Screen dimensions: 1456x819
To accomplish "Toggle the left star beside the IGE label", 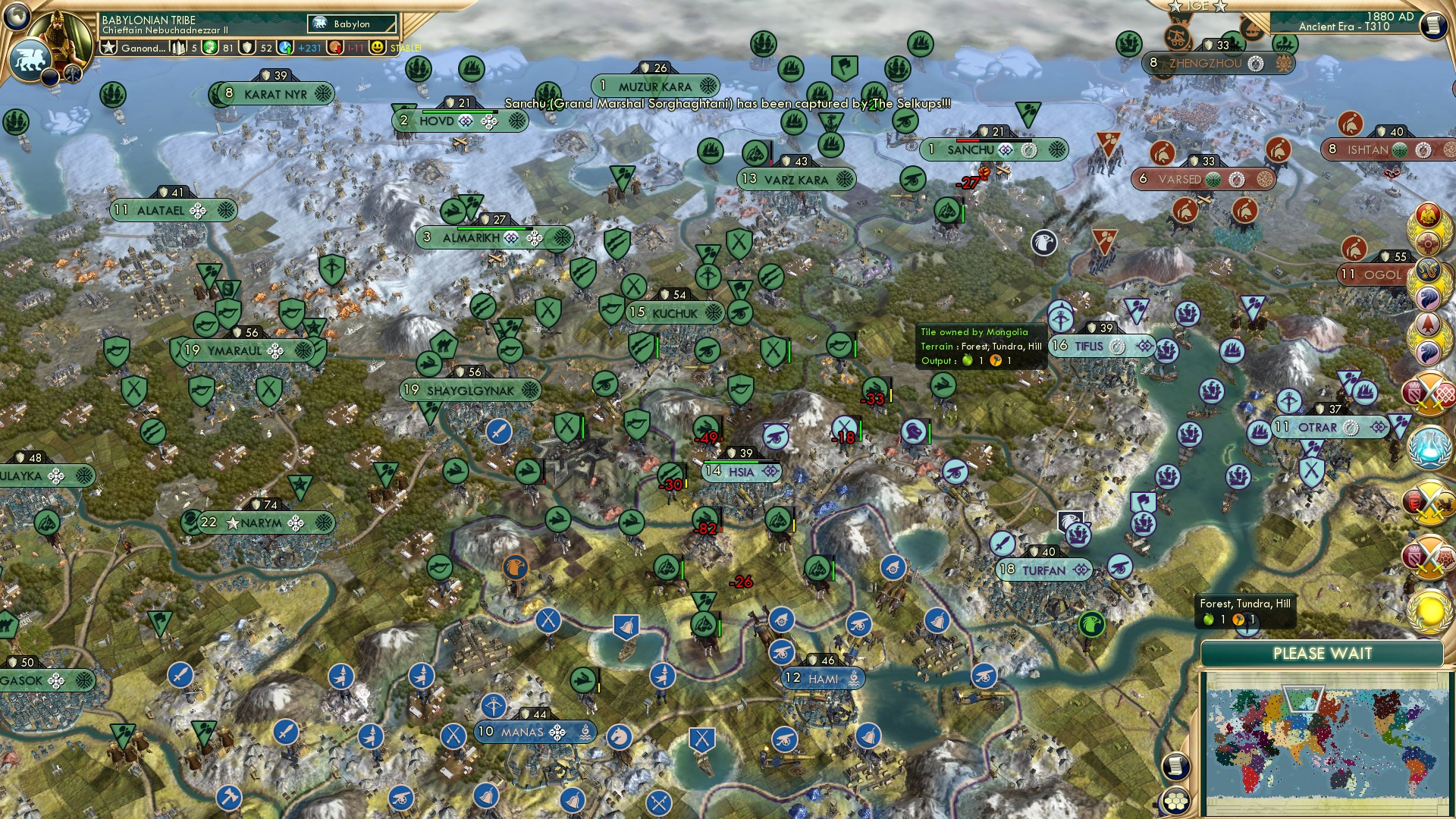I will pyautogui.click(x=1175, y=7).
